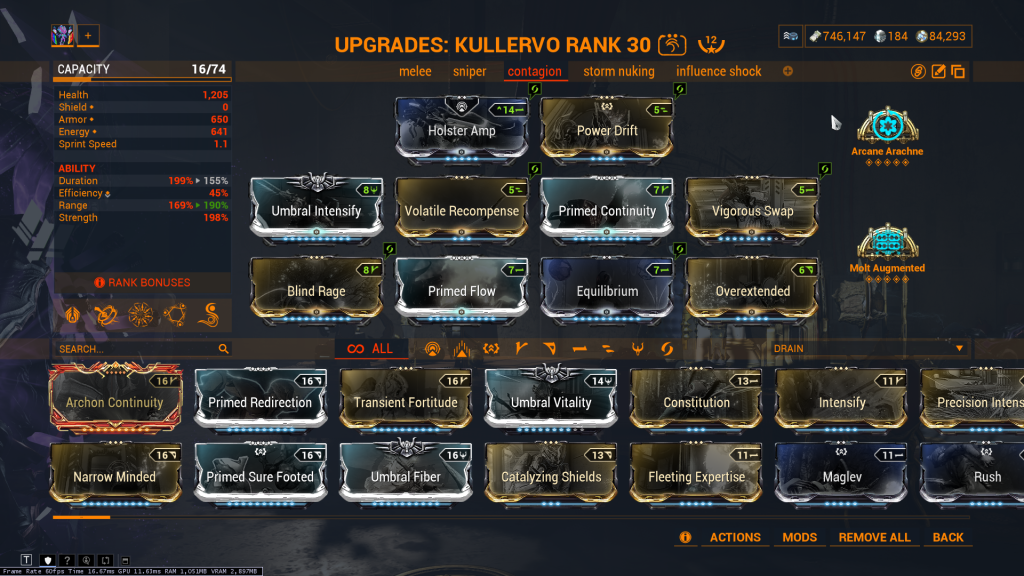The width and height of the screenshot is (1024, 576).
Task: Click the Power Drift mod slot
Action: (x=607, y=130)
